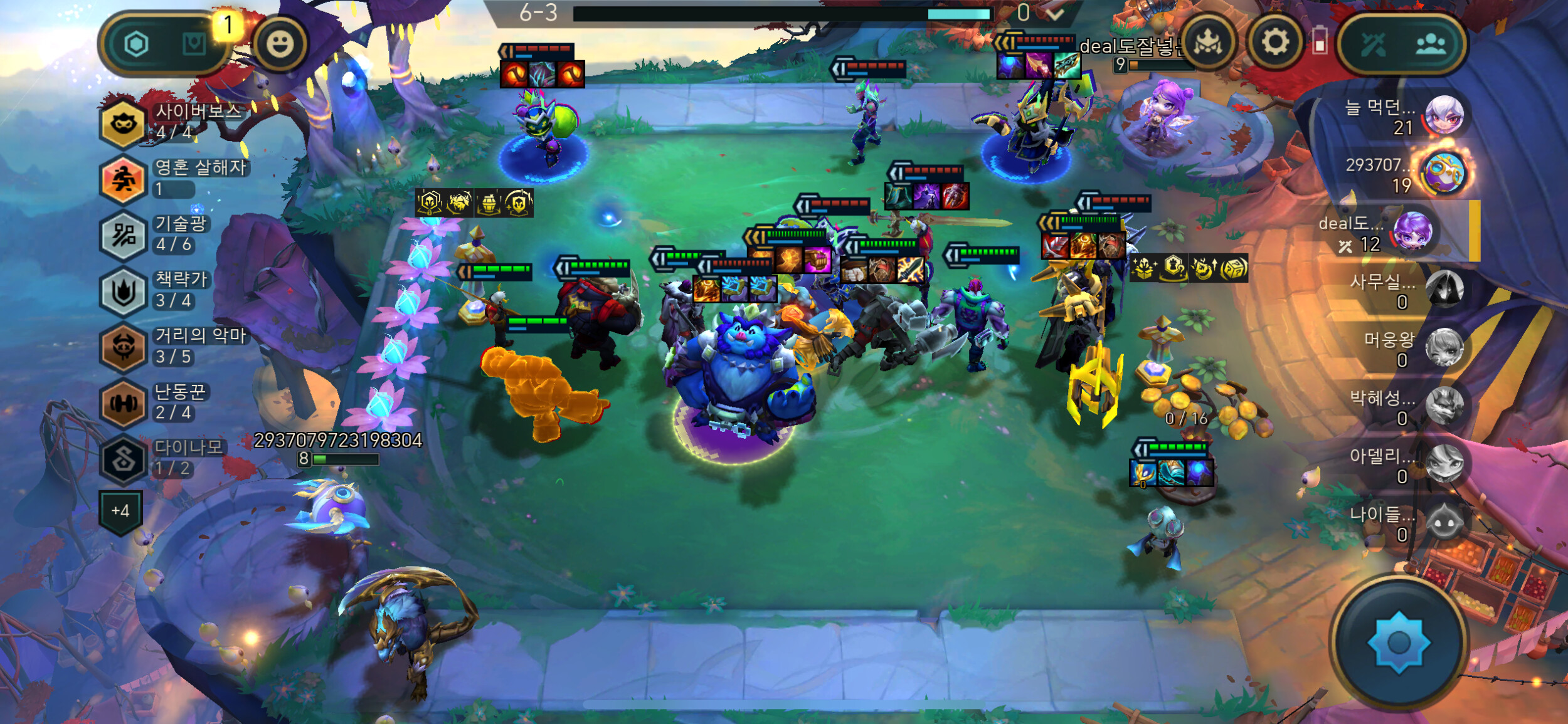Select the 책략가 3/4 trait
This screenshot has height=724, width=1568.
coord(123,291)
